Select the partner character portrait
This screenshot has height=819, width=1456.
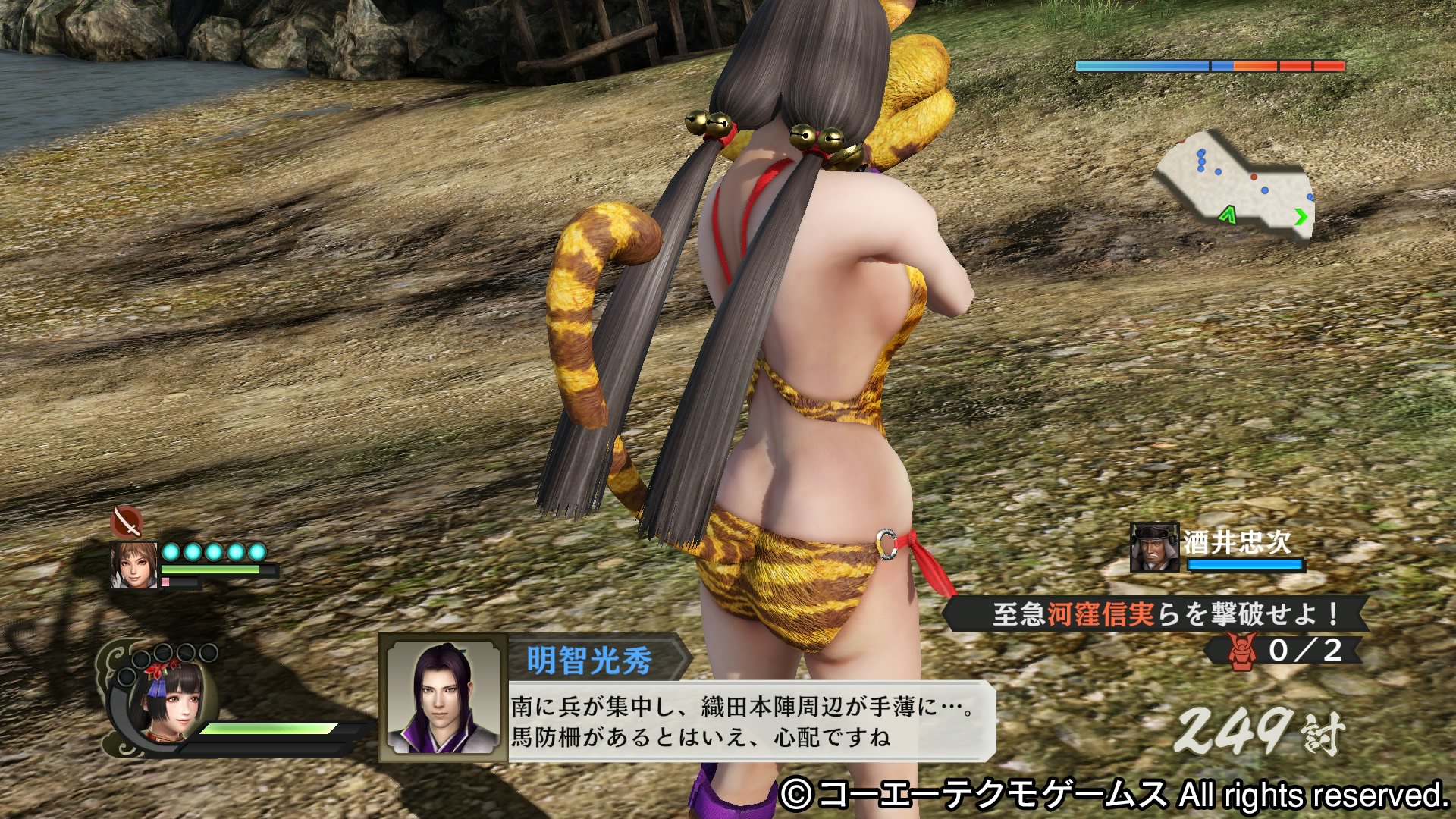(x=134, y=565)
